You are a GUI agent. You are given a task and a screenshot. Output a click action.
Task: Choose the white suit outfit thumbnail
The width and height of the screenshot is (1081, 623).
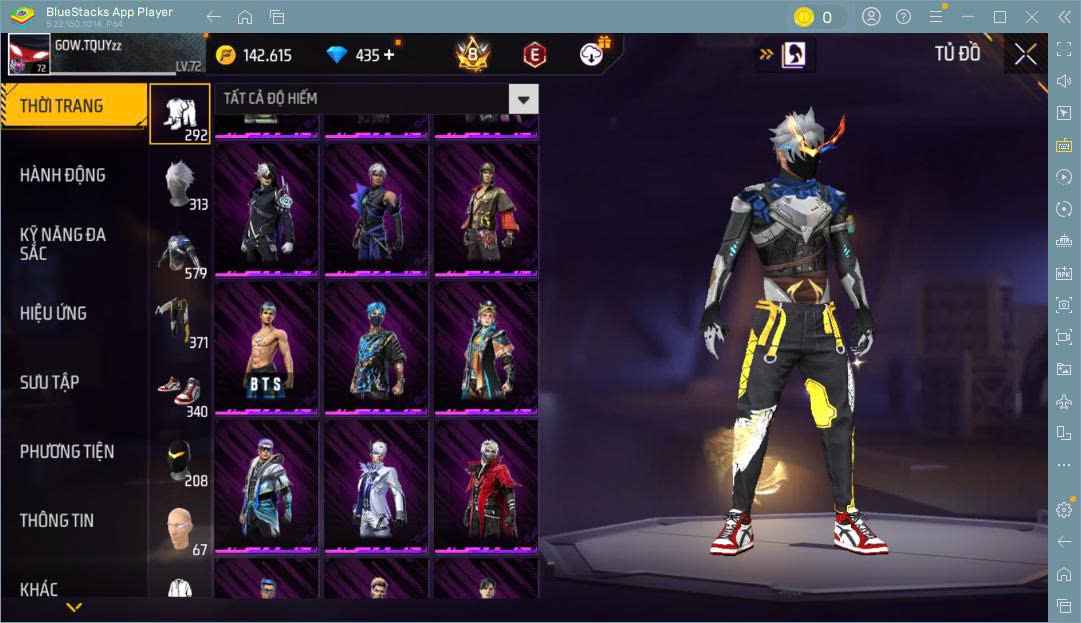pos(376,485)
